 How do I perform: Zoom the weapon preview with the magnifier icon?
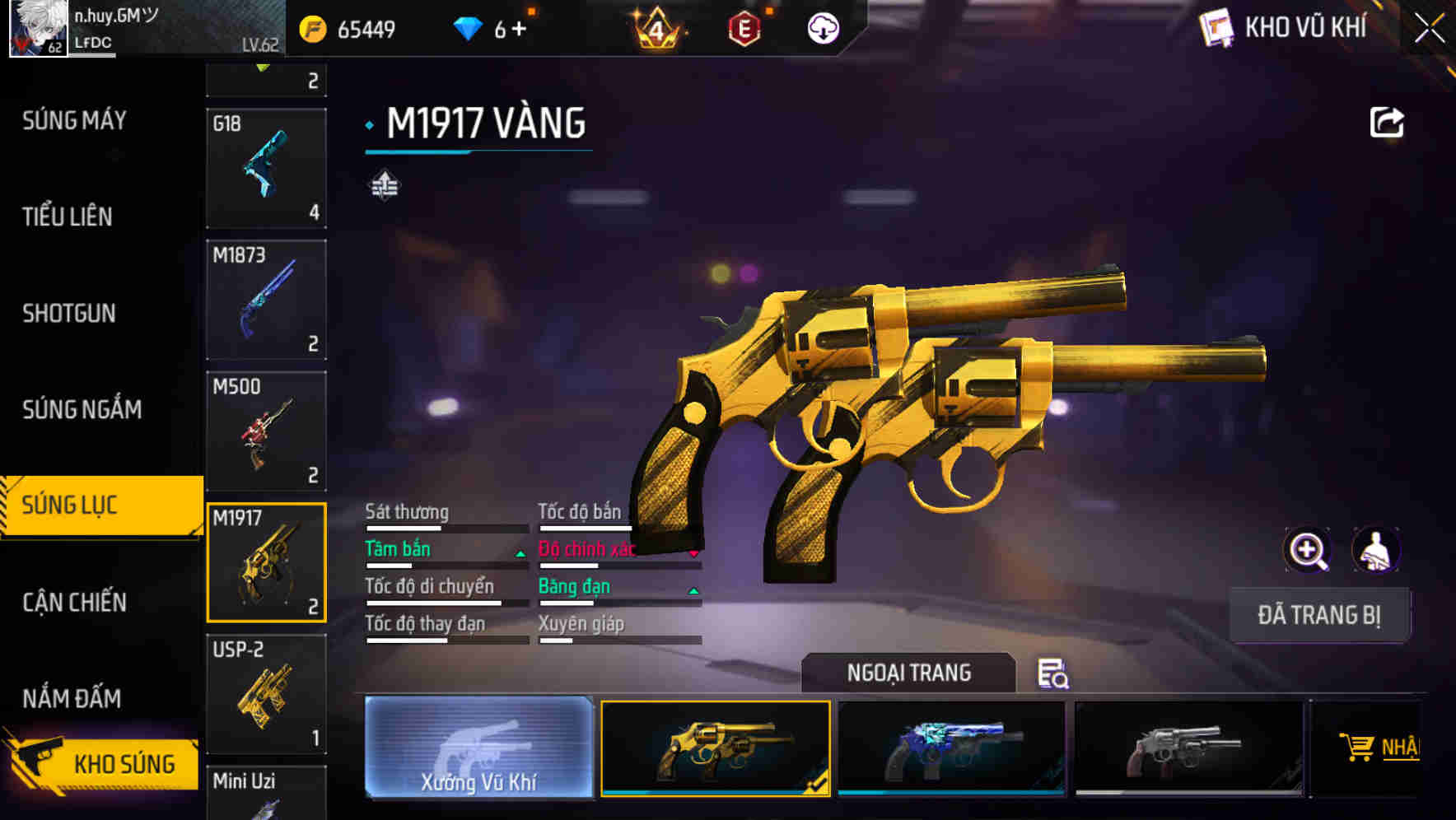click(x=1308, y=550)
